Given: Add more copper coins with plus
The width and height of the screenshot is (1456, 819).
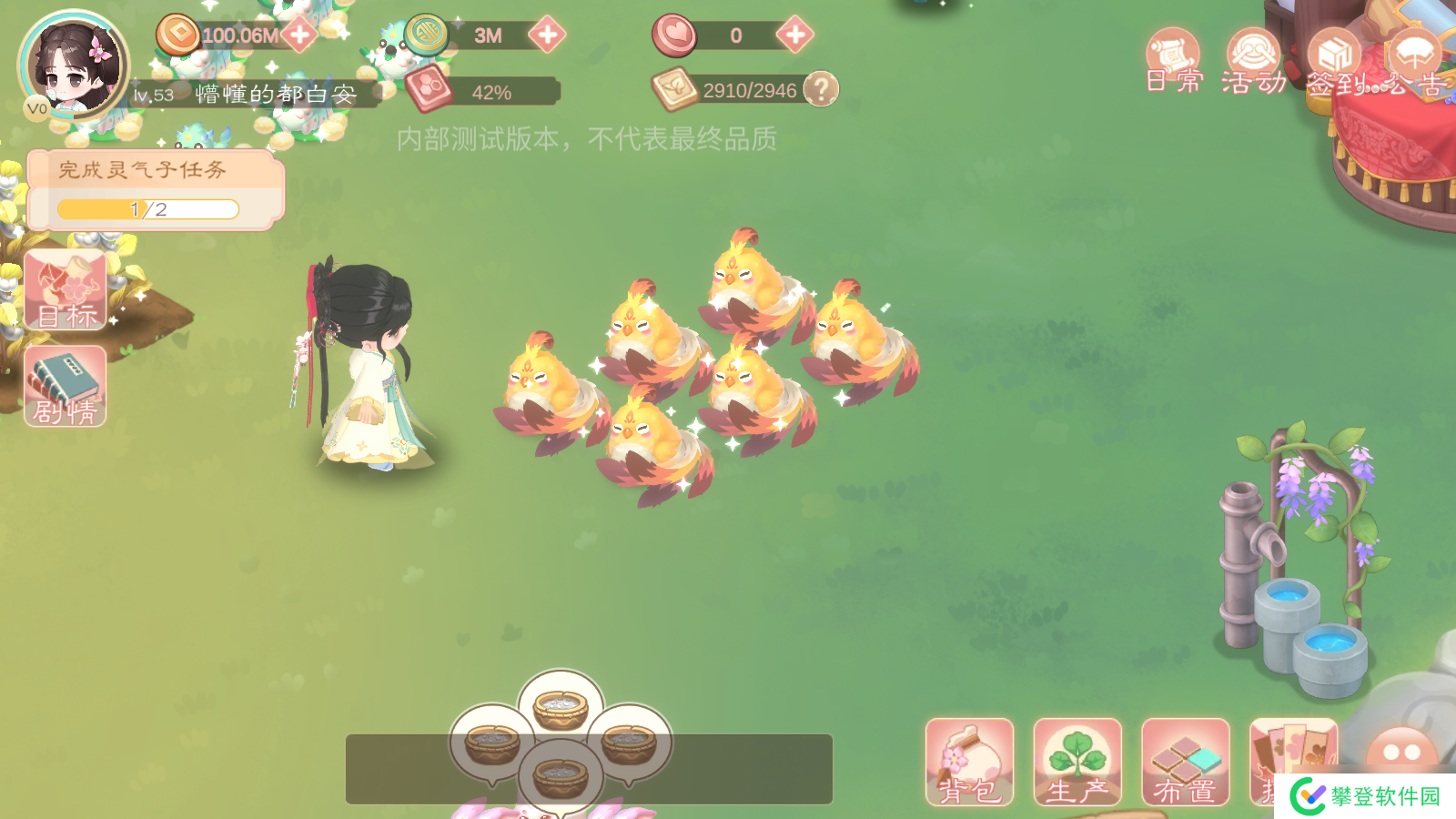Looking at the screenshot, I should click(299, 35).
